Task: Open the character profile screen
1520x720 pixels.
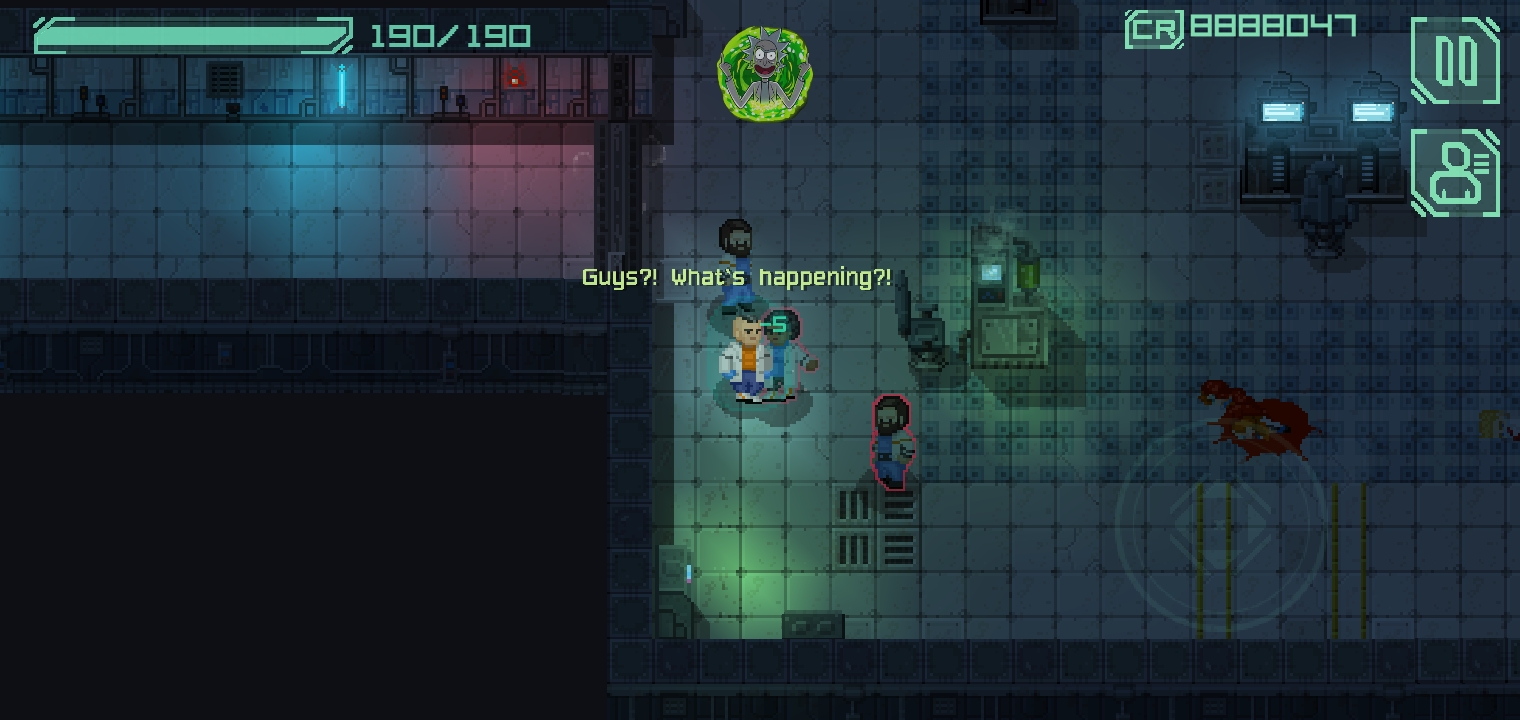Action: tap(1455, 173)
